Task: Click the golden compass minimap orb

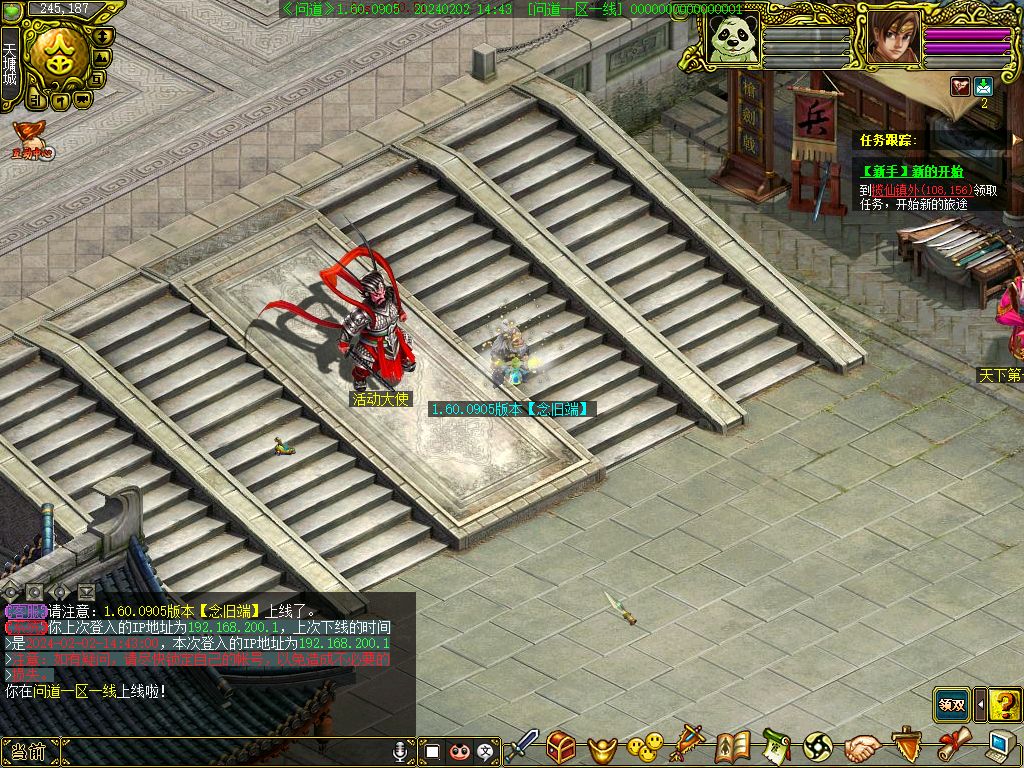Action: 58,59
